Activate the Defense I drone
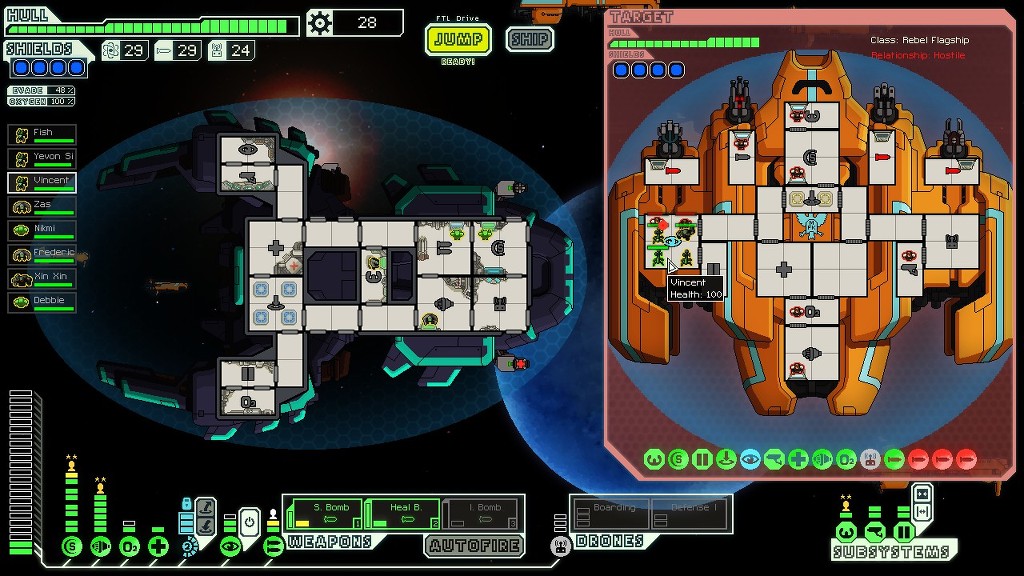The image size is (1024, 576). pyautogui.click(x=690, y=514)
